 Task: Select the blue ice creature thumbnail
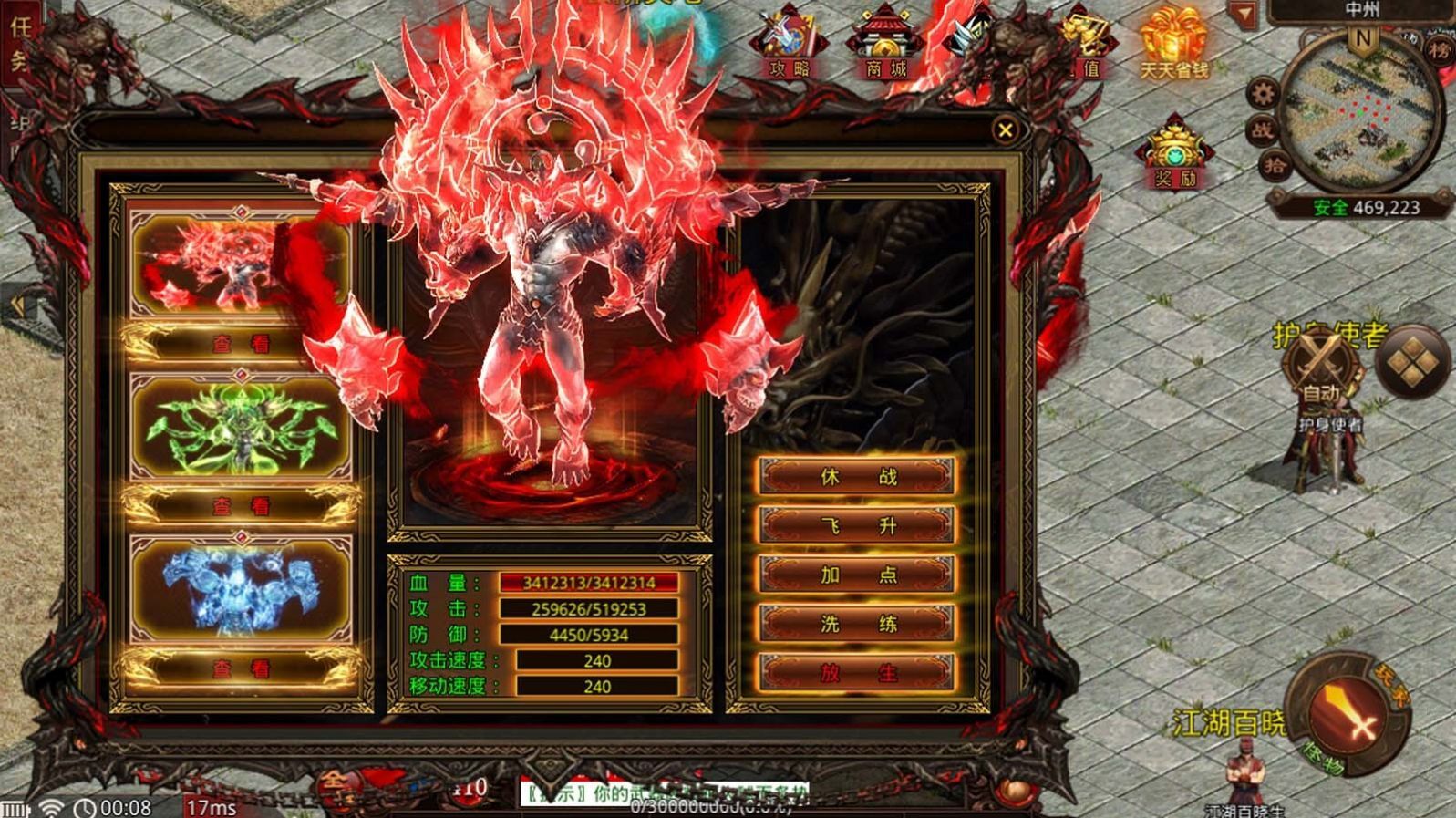click(x=241, y=588)
